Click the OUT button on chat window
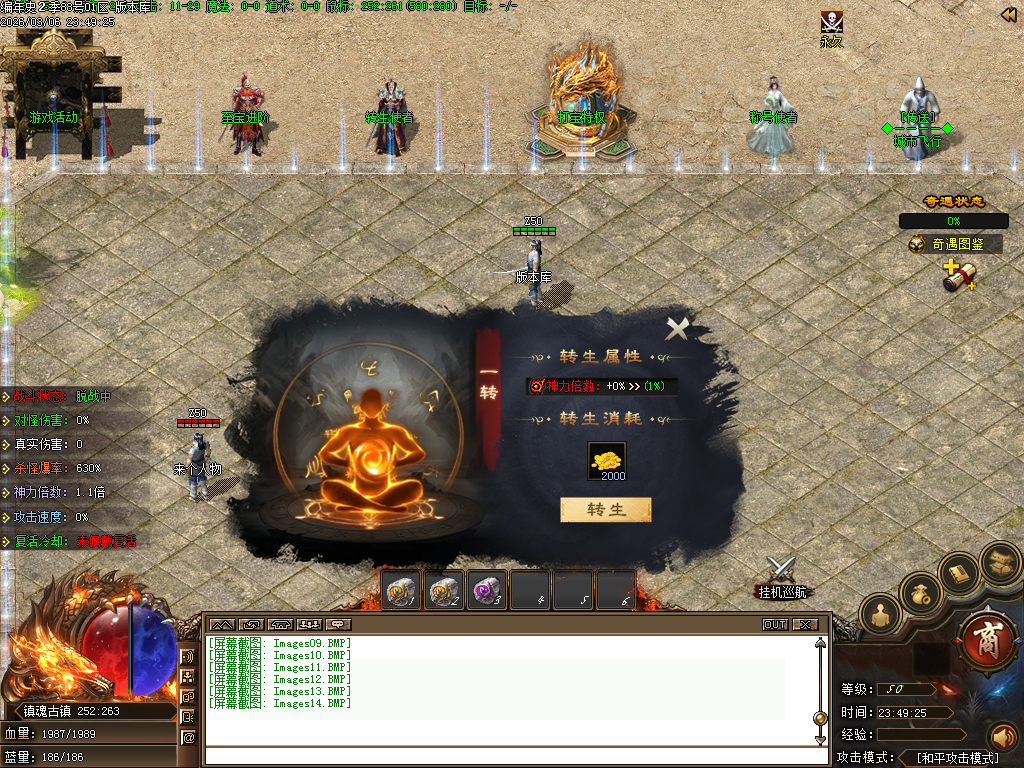 (x=775, y=625)
